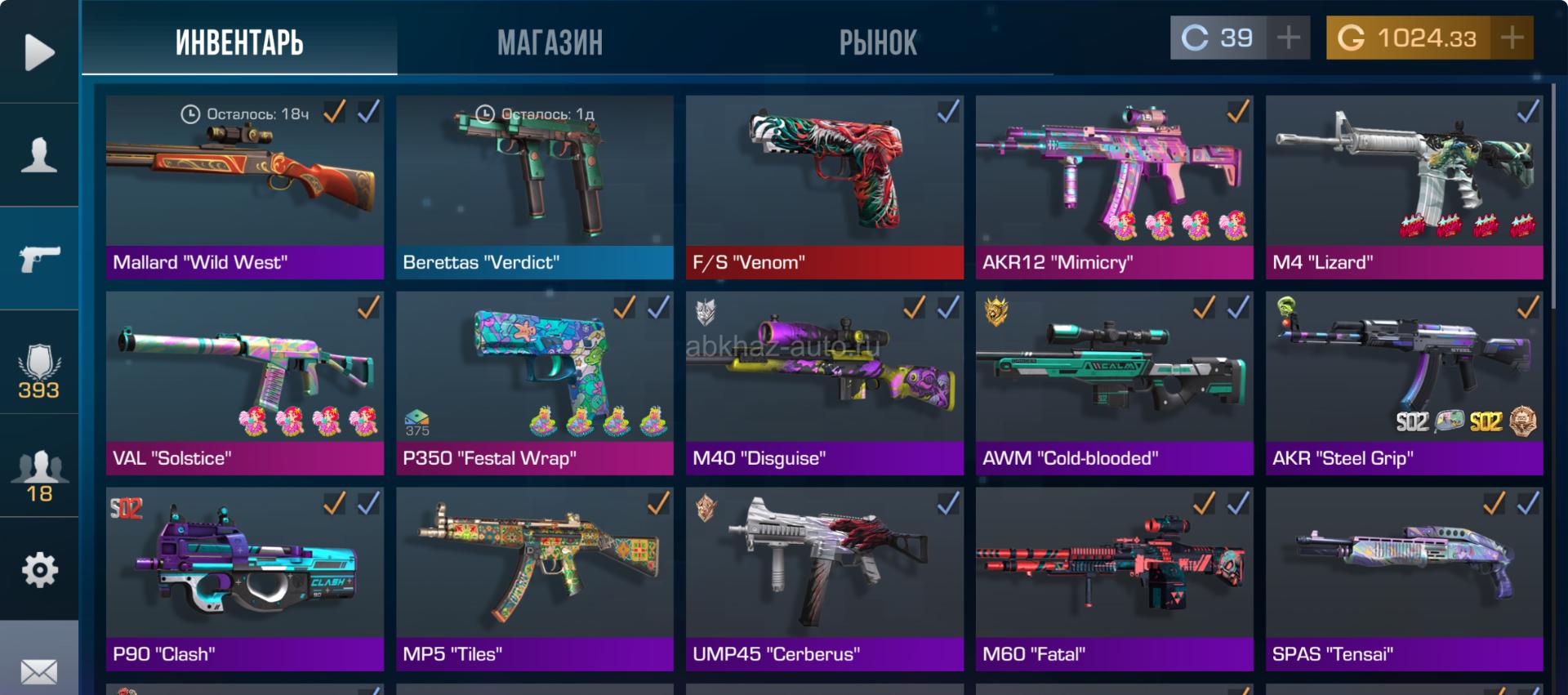Click the play arrow in sidebar
Viewport: 1568px width, 695px height.
pyautogui.click(x=38, y=52)
